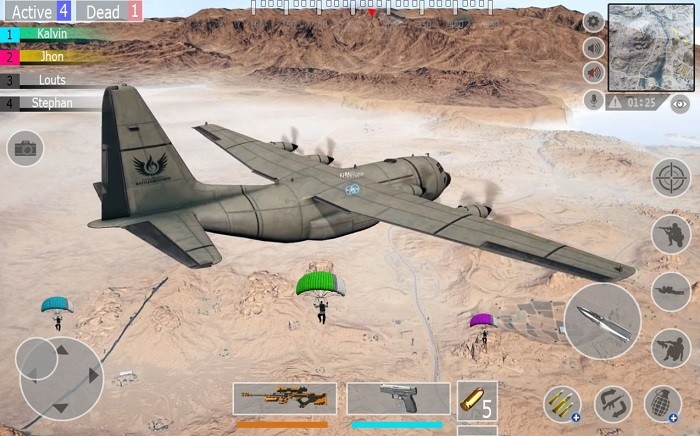Go prone with the lying soldier icon
The image size is (700, 436).
(x=671, y=291)
